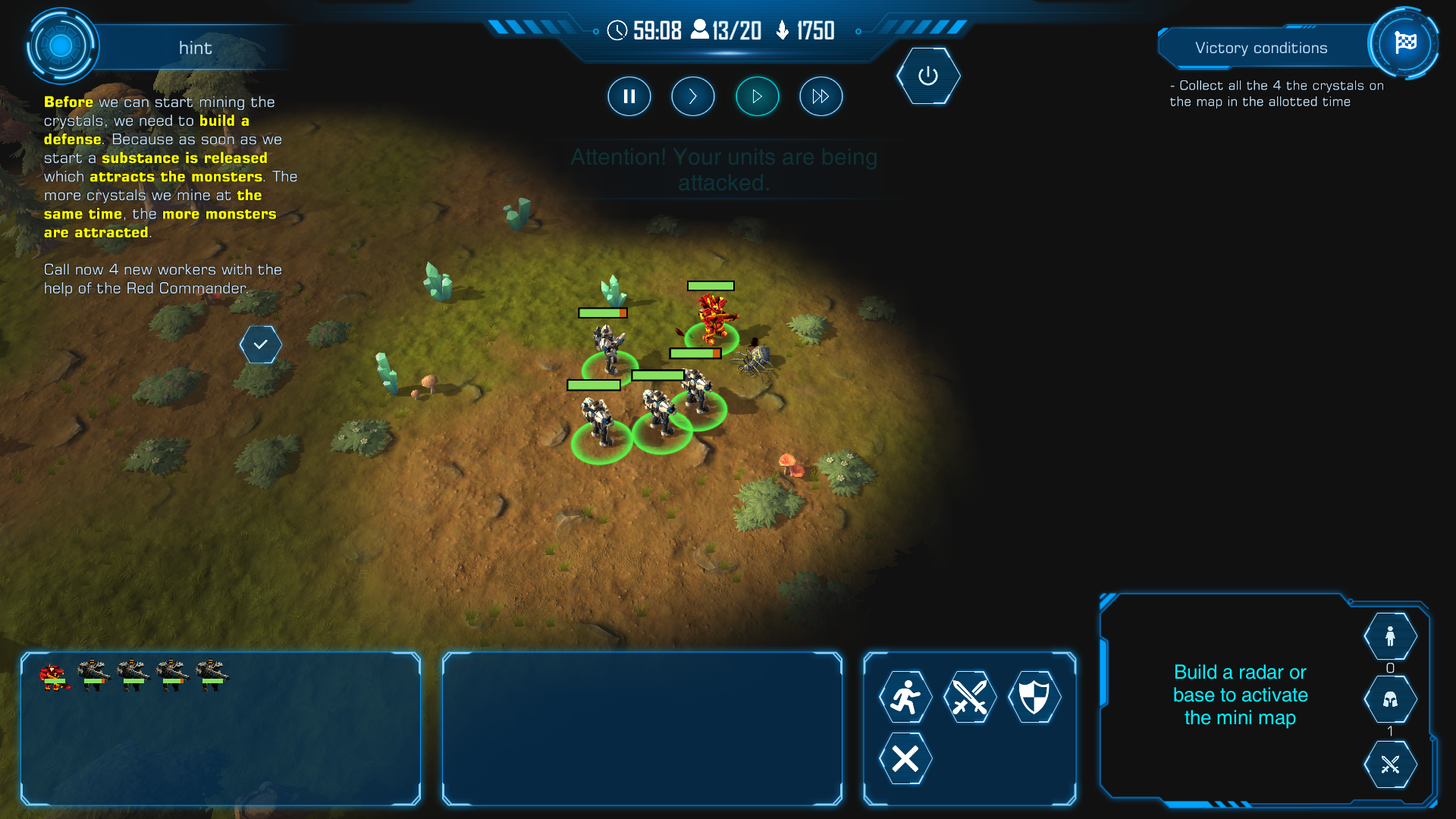
Task: Open the power menu button
Action: (927, 76)
